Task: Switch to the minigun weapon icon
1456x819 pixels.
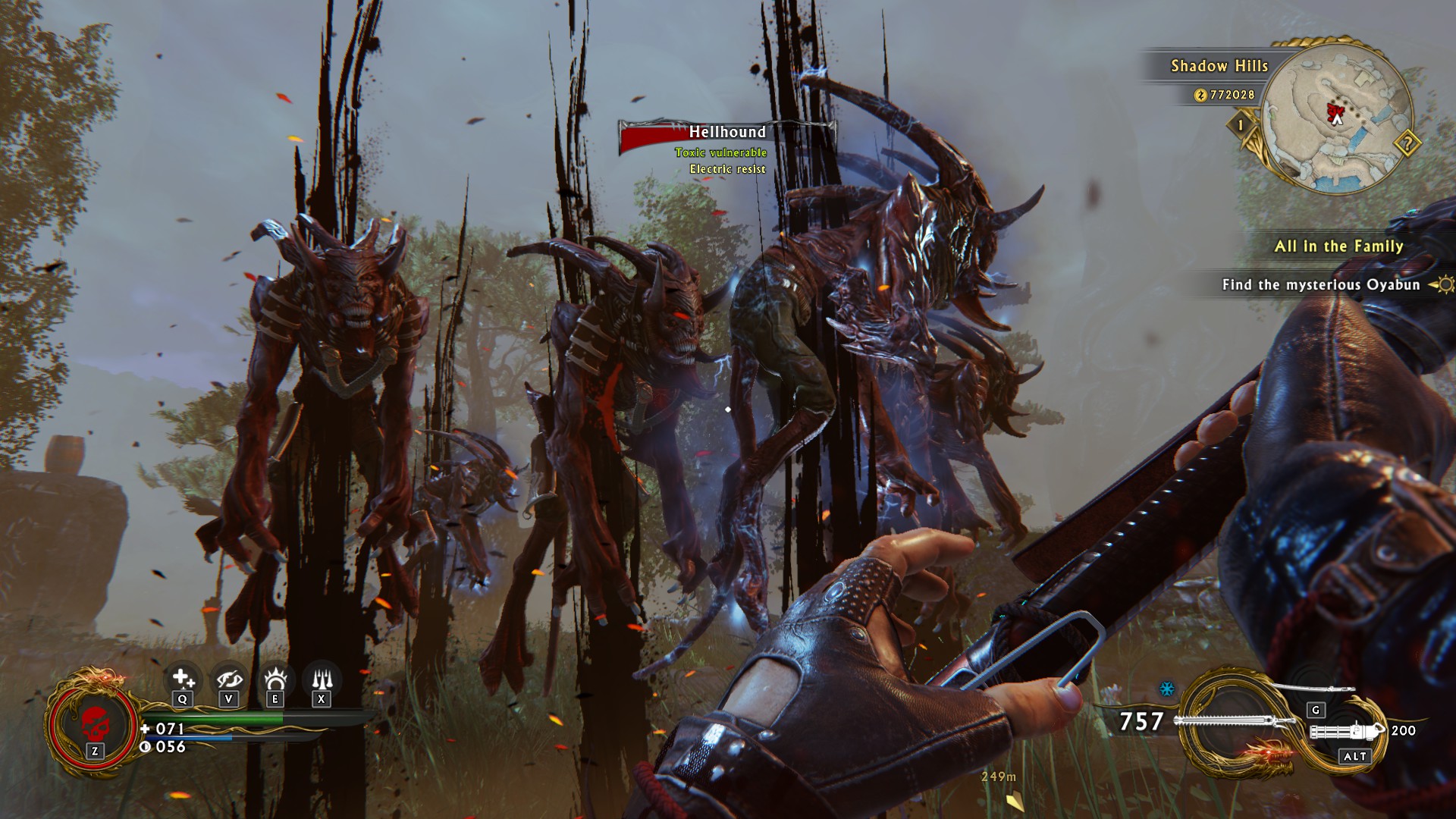Action: point(1348,733)
